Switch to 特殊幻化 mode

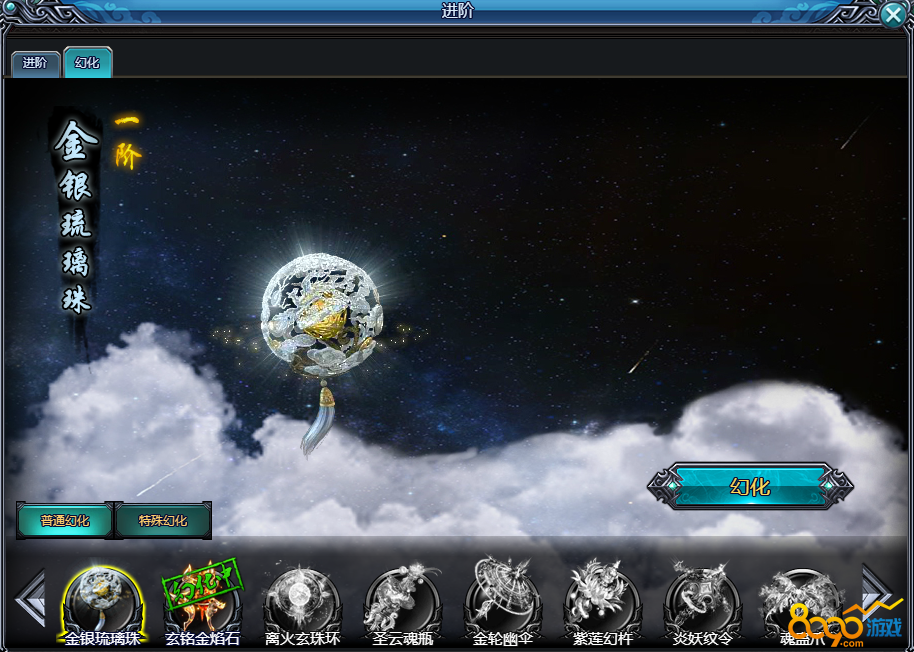pos(163,521)
